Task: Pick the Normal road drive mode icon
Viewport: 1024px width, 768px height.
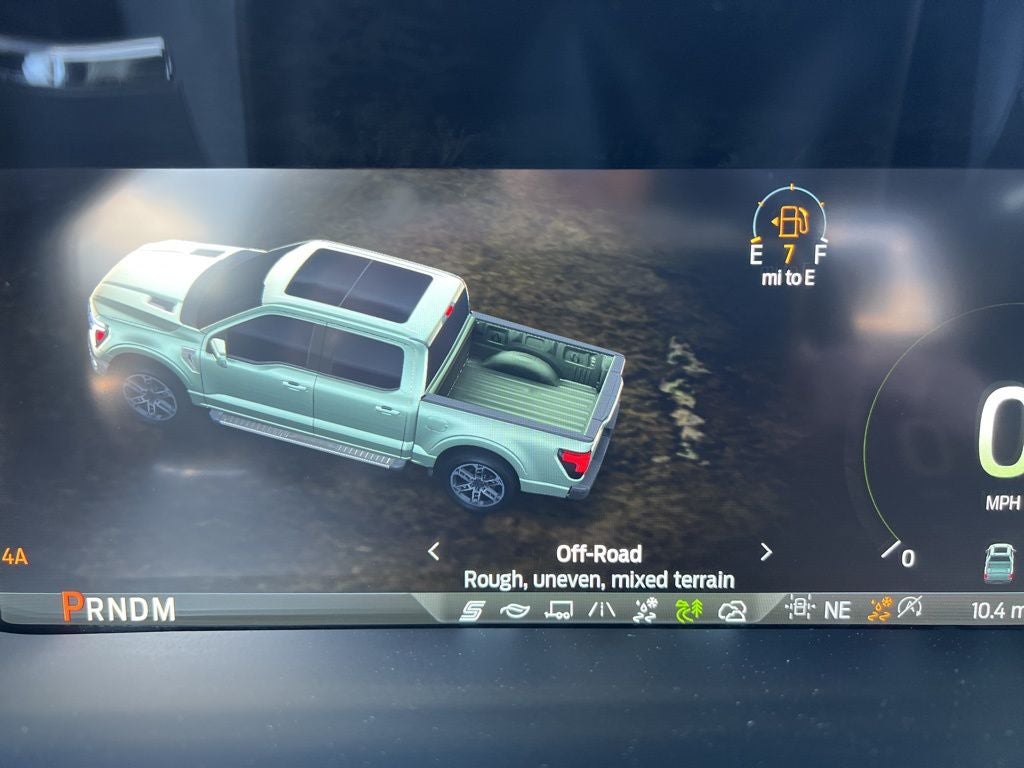Action: pyautogui.click(x=602, y=610)
